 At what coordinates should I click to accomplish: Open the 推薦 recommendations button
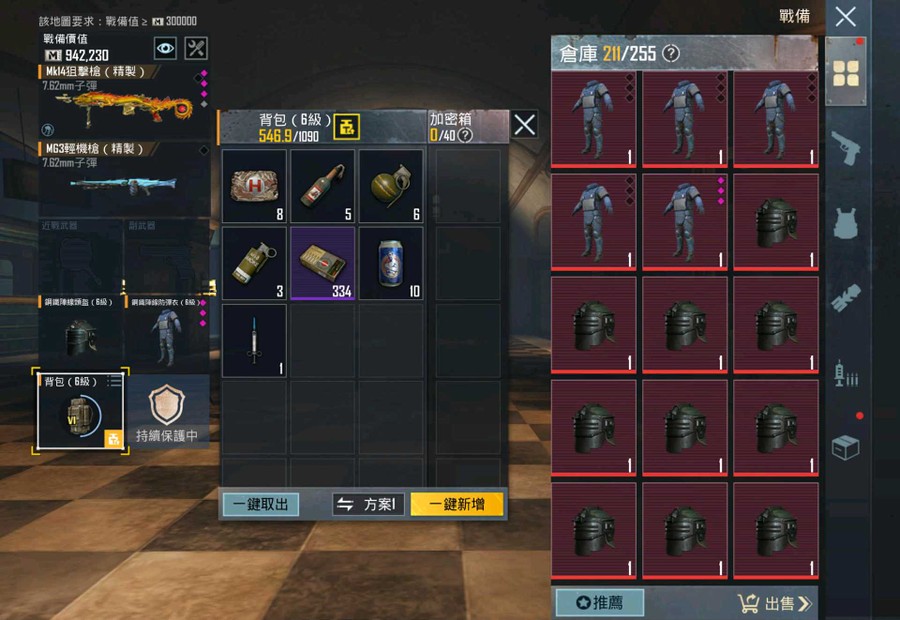[x=599, y=603]
